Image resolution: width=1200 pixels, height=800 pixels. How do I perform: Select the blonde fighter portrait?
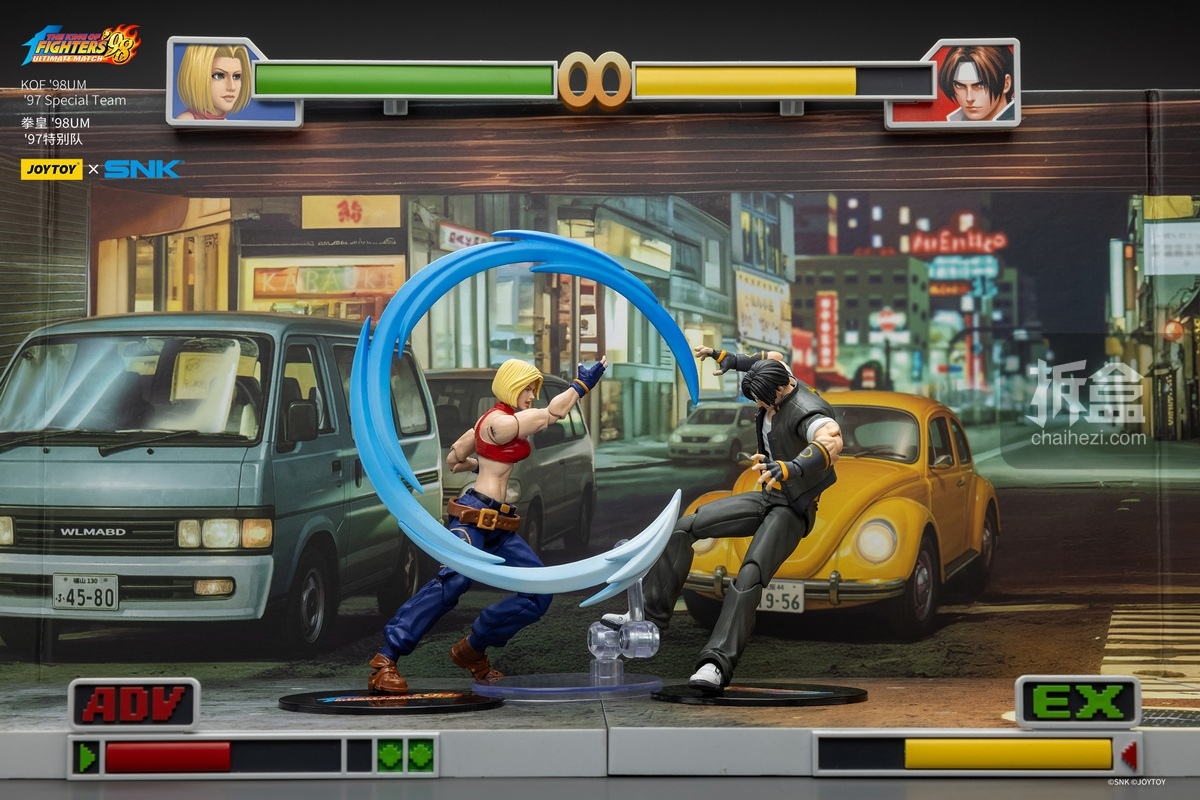(215, 81)
